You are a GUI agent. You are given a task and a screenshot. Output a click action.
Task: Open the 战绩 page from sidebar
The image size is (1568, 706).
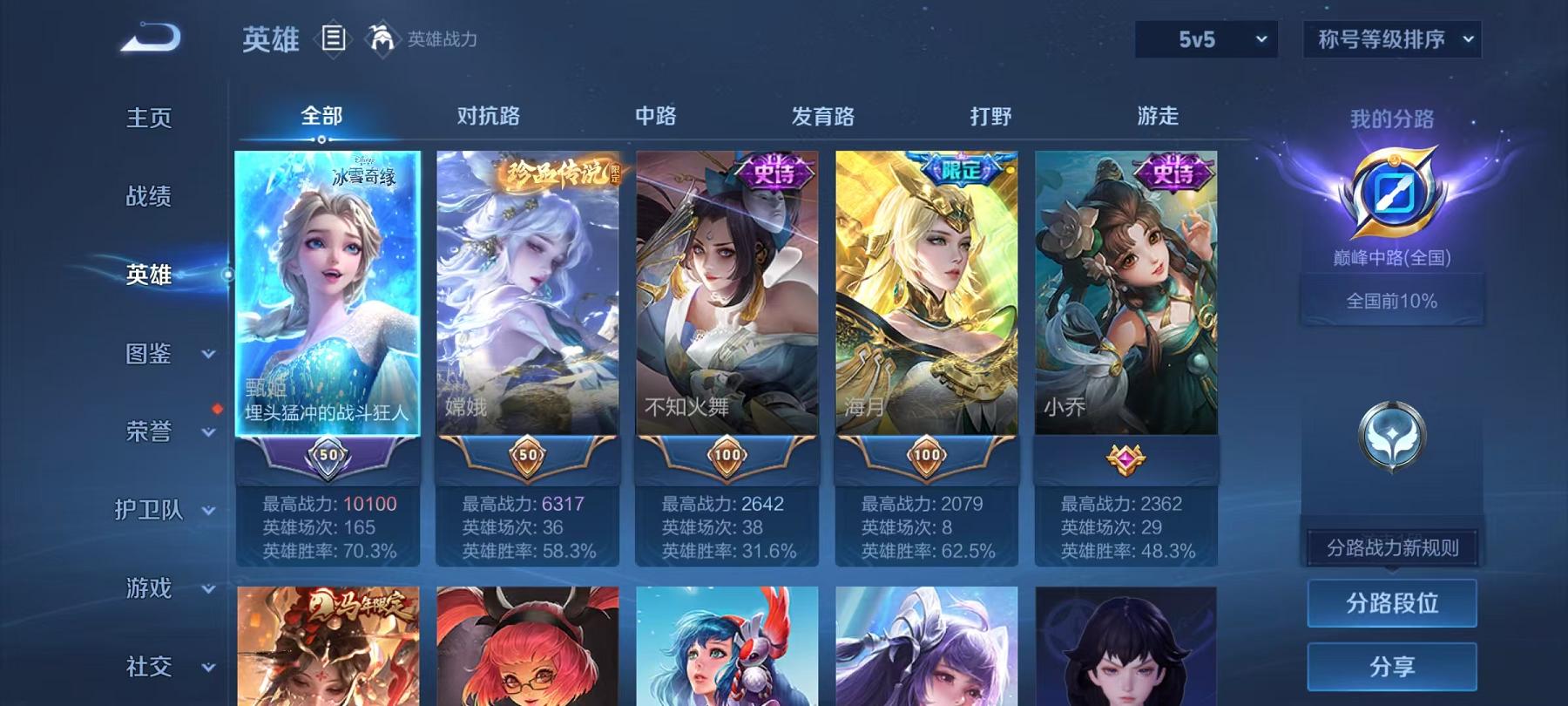(x=148, y=198)
